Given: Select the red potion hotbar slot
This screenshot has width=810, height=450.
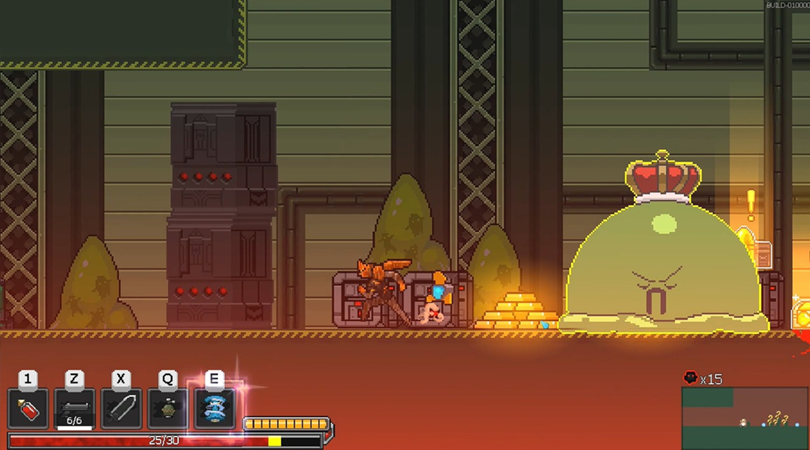Looking at the screenshot, I should click(28, 409).
